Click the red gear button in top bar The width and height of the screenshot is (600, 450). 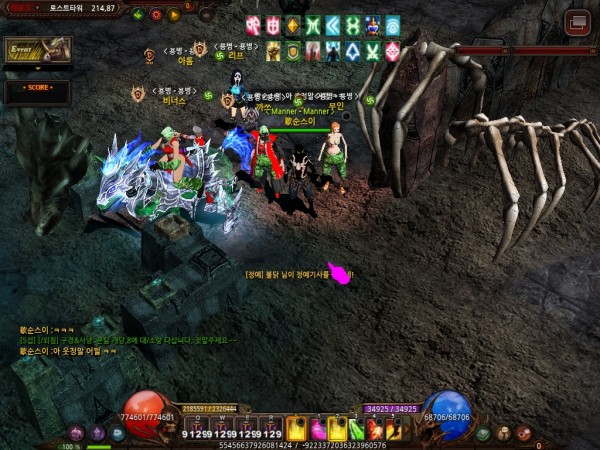(156, 15)
